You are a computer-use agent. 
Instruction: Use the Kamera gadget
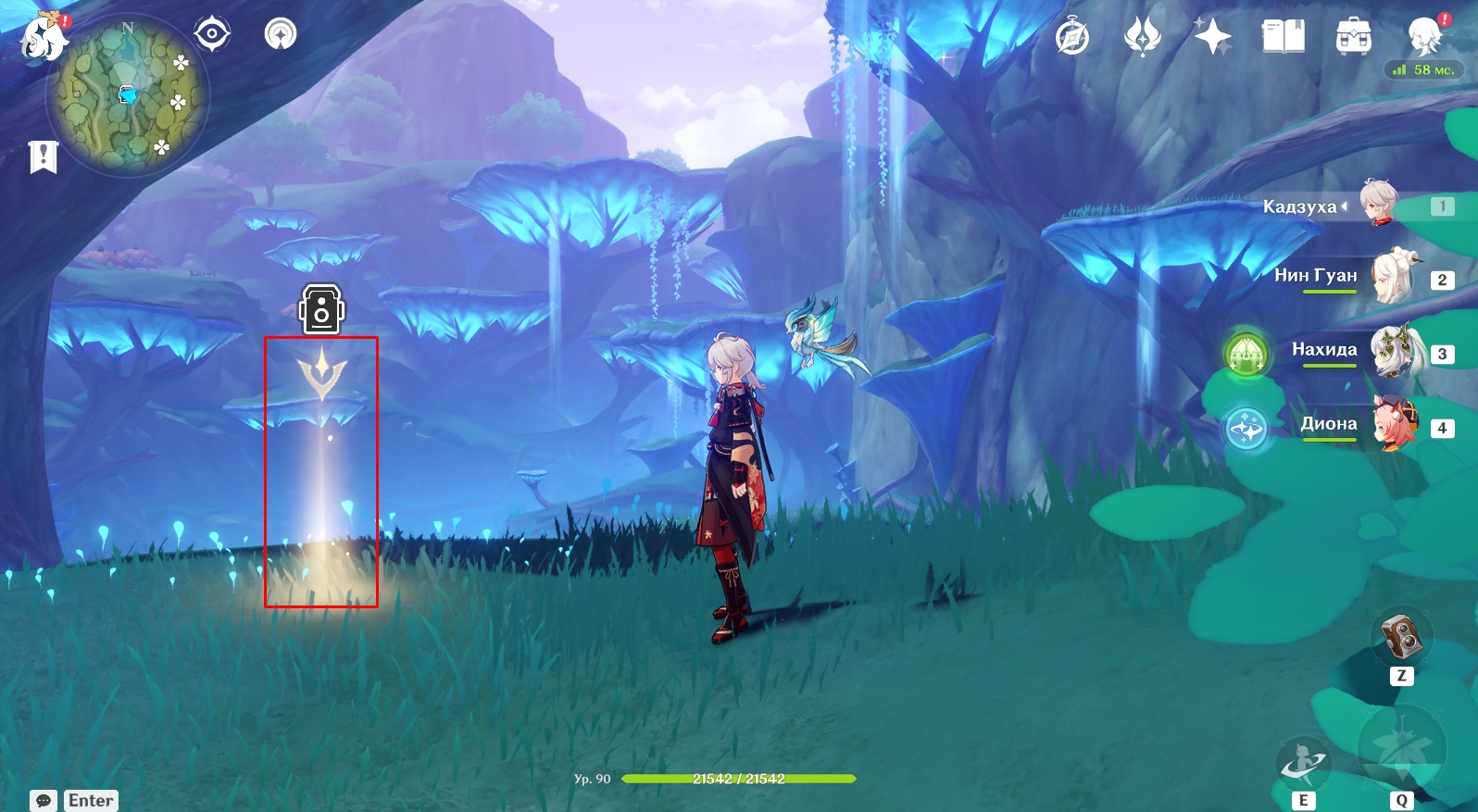[x=1400, y=637]
